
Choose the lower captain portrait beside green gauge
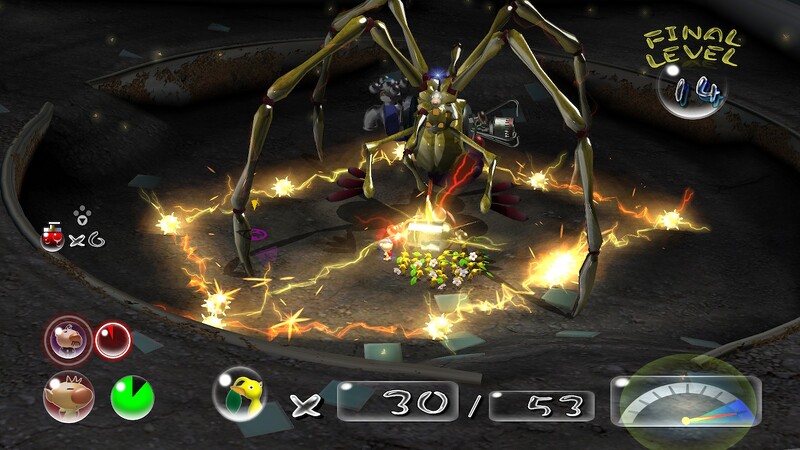pyautogui.click(x=68, y=395)
